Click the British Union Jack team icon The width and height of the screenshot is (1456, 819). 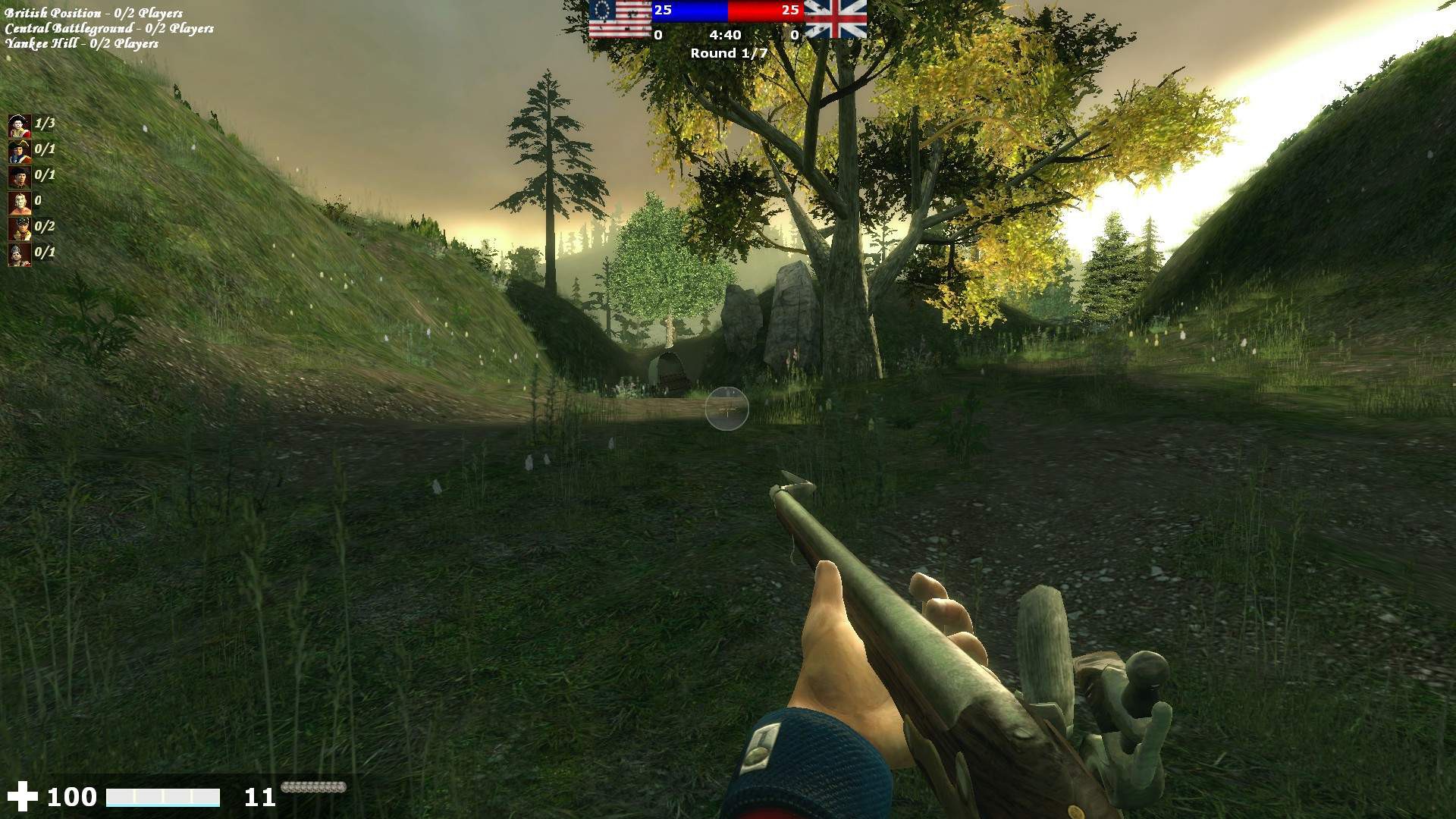click(835, 19)
